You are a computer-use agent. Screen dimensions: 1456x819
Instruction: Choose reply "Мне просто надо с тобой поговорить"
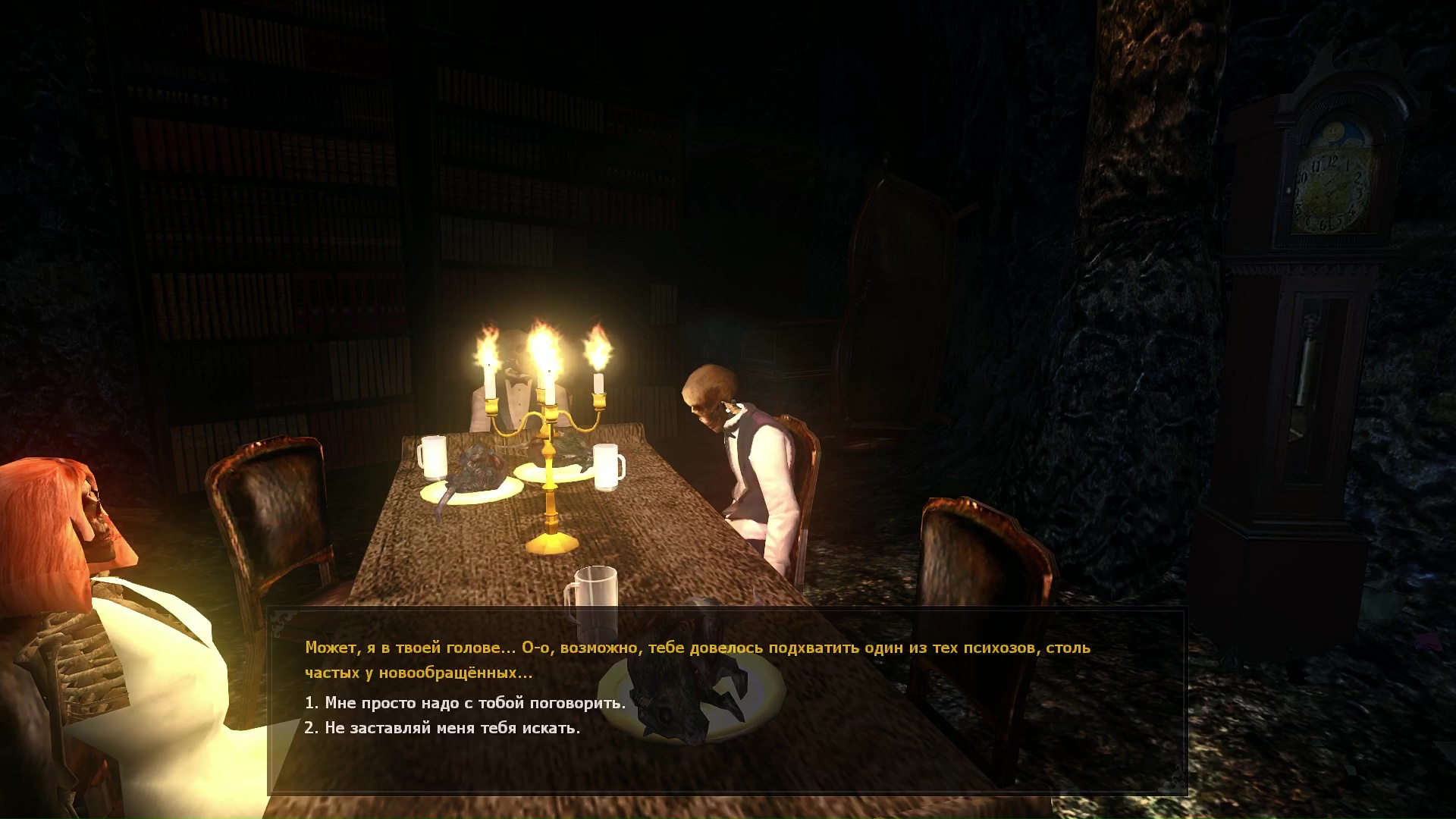point(465,703)
